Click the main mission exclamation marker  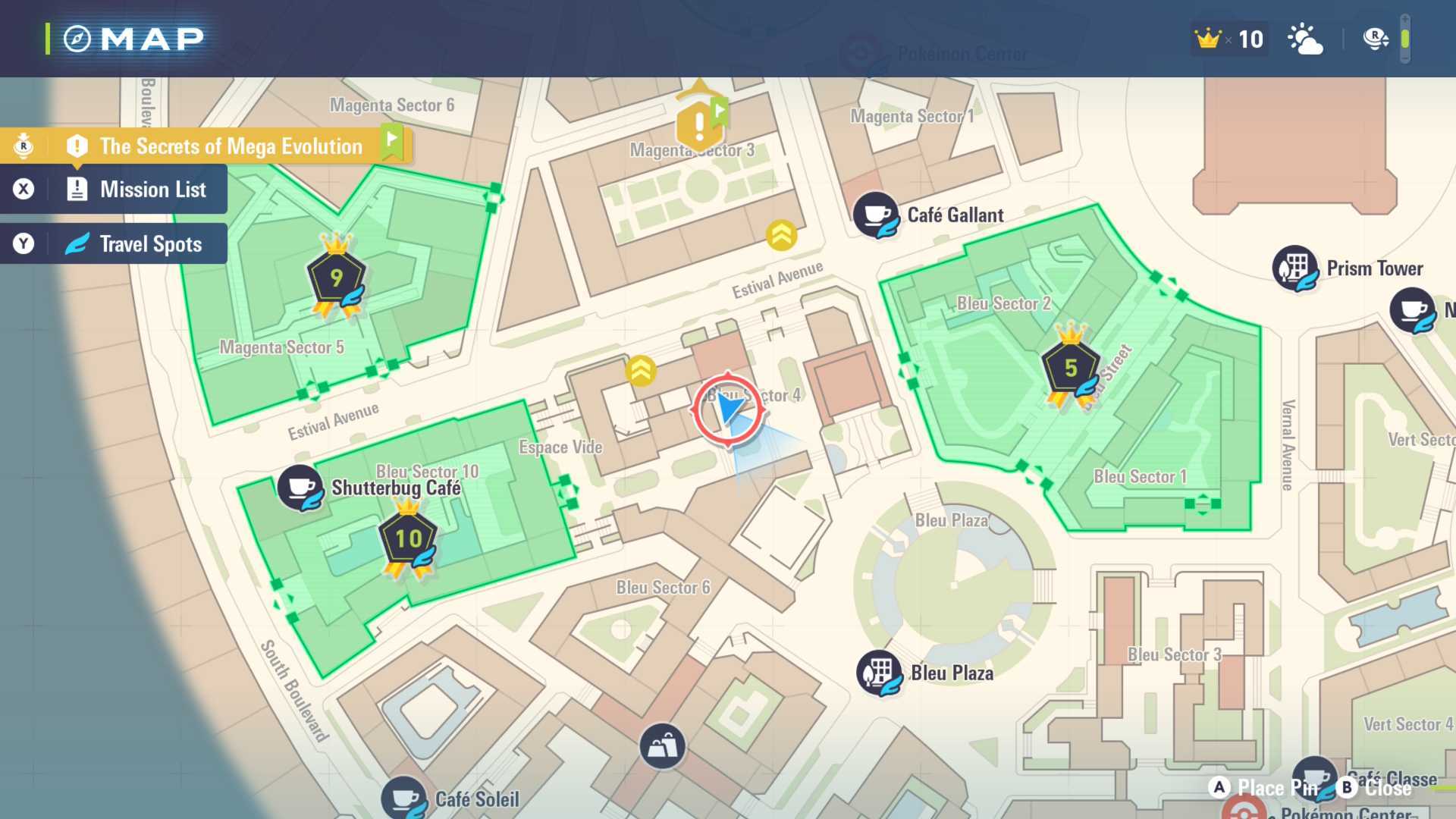tap(699, 124)
